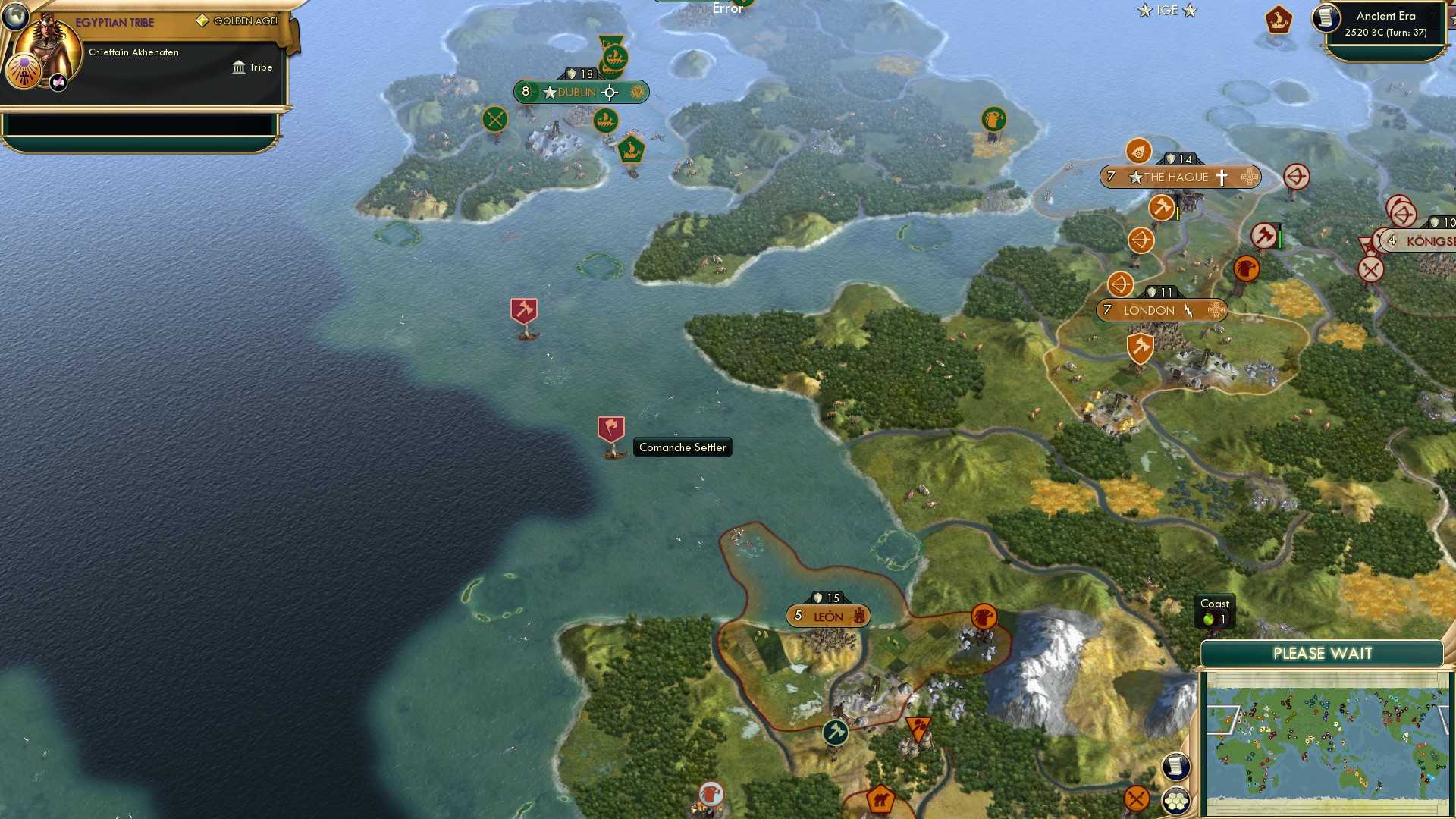Viewport: 1456px width, 819px height.
Task: Open the notification log scroll icon
Action: point(1175,767)
